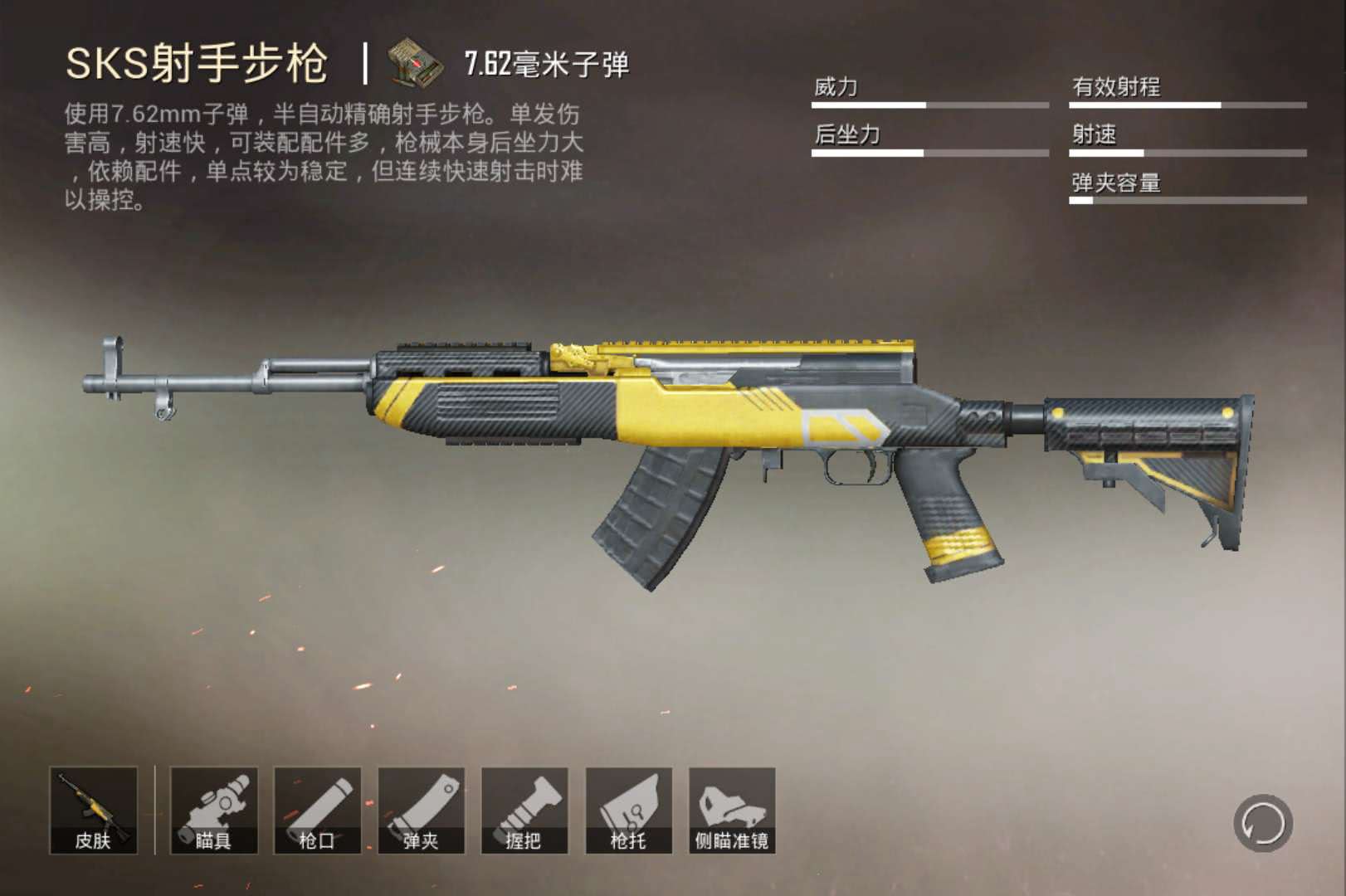Select the 握把 grip attachment slot

(x=524, y=811)
